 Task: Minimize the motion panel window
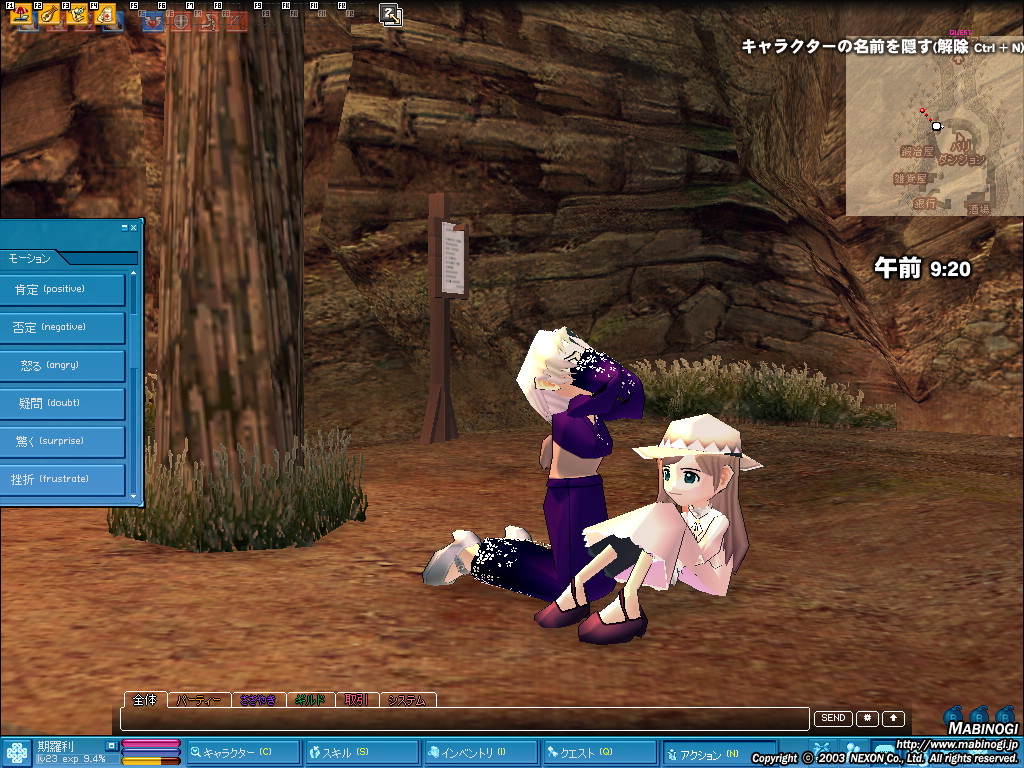pyautogui.click(x=126, y=227)
